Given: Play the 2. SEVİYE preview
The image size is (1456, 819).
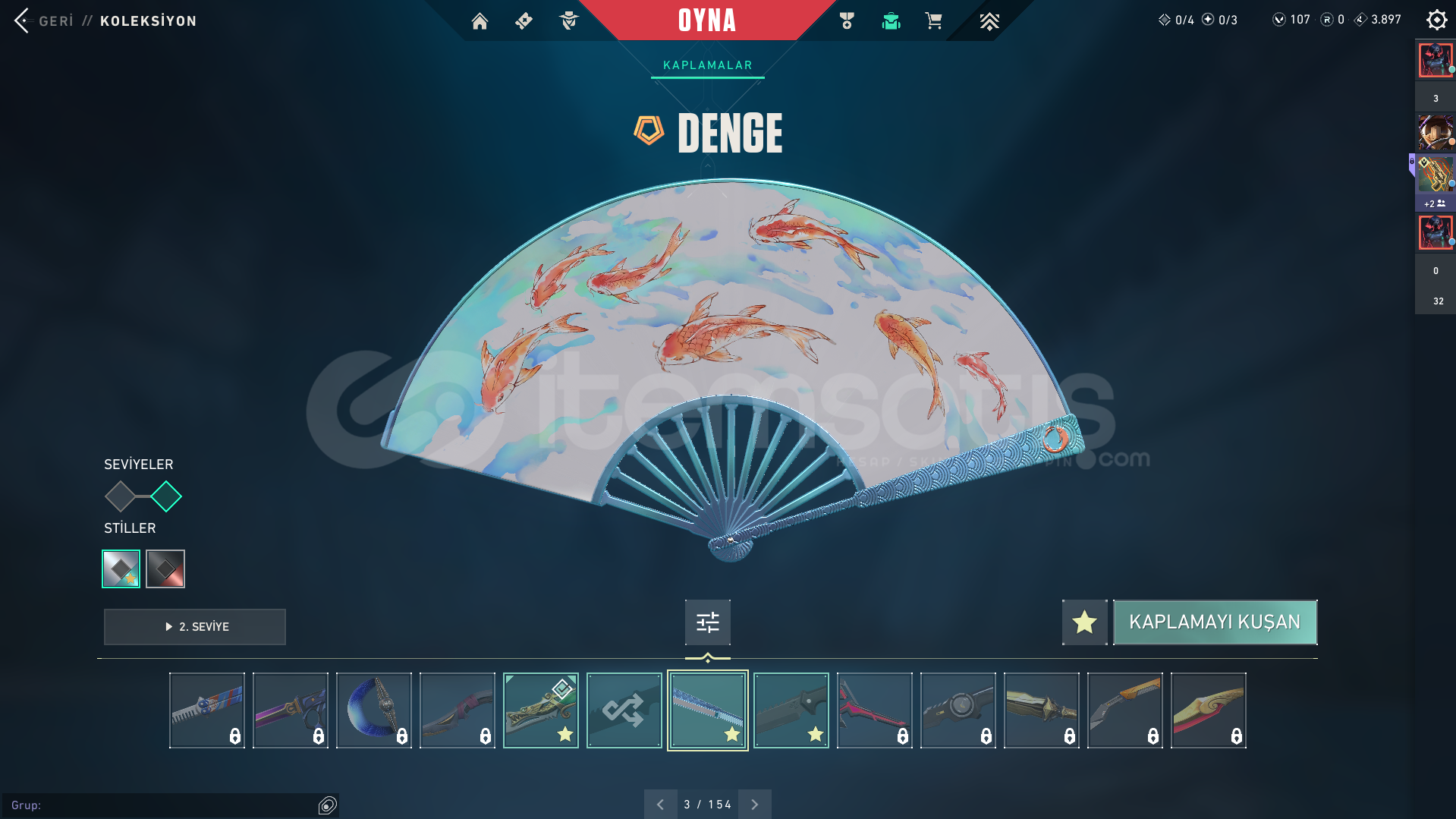Looking at the screenshot, I should click(195, 627).
